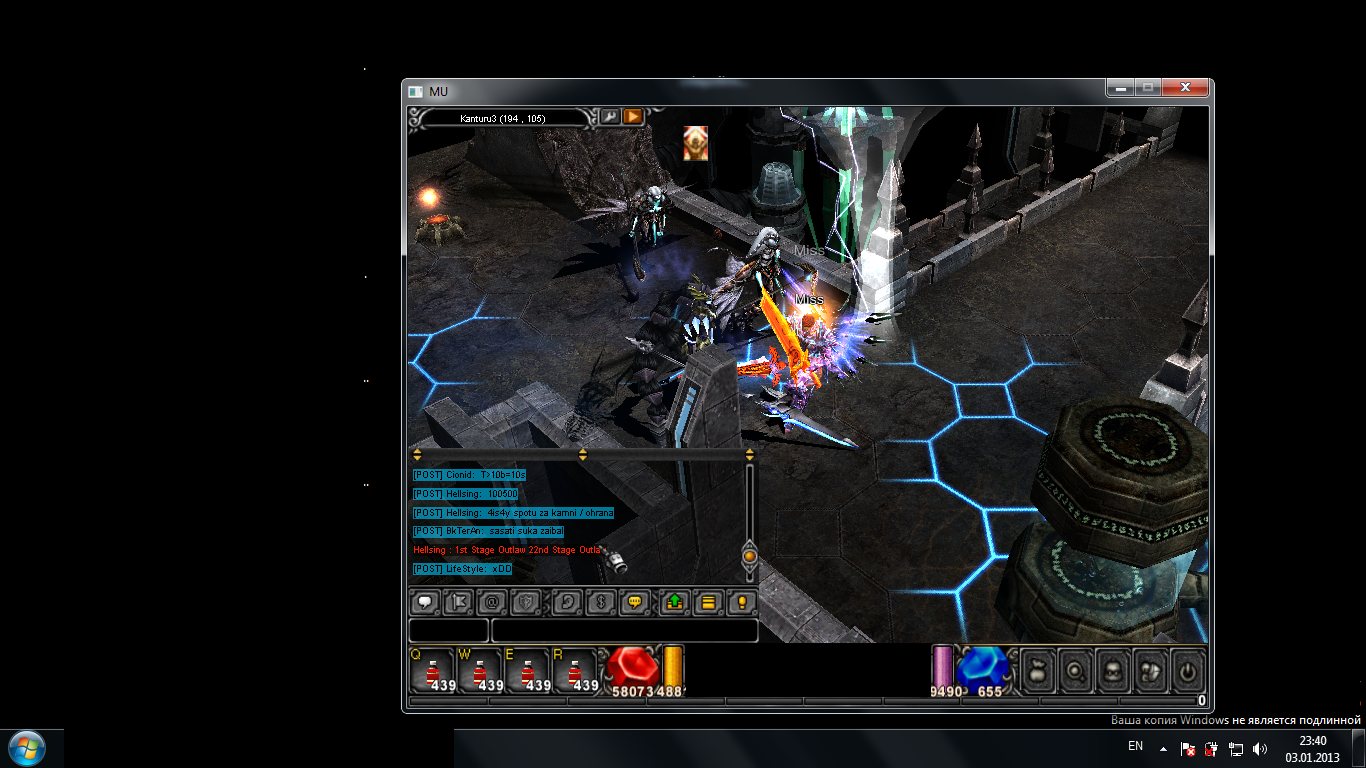Viewport: 1366px width, 768px height.
Task: Toggle the shield chat filter button
Action: [526, 602]
